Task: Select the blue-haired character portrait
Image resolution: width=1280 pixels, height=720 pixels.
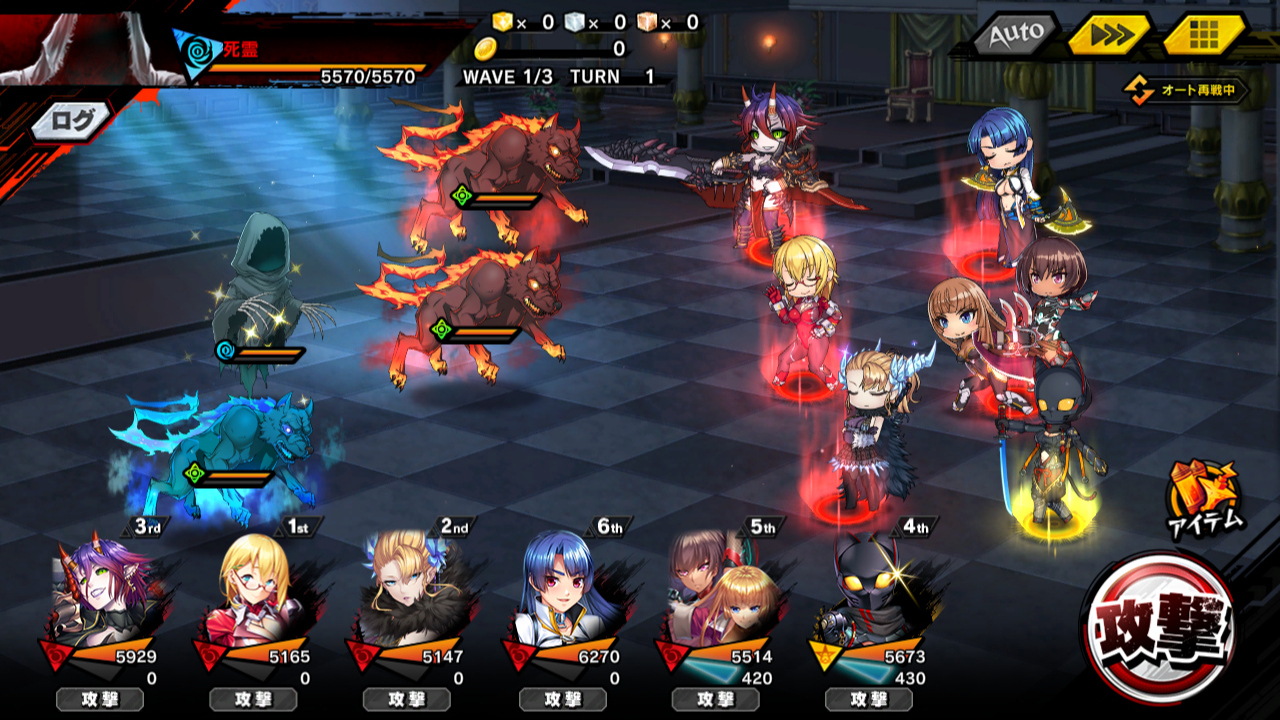Action: point(562,592)
